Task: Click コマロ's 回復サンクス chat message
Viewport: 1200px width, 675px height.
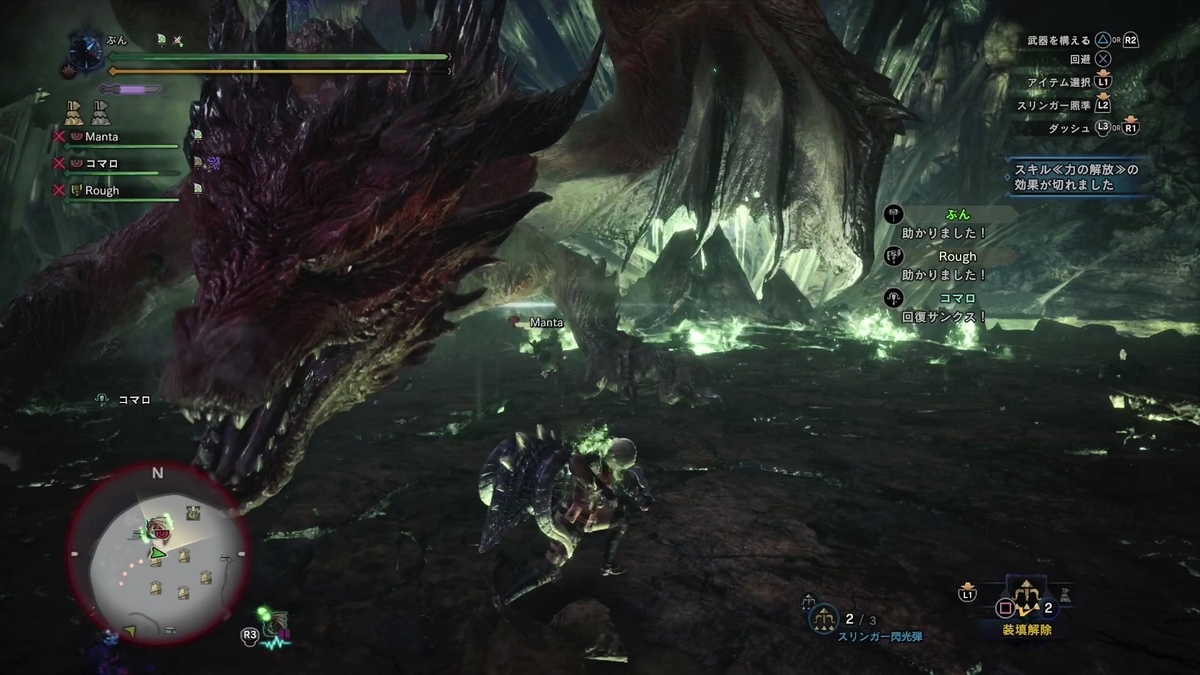Action: point(944,307)
